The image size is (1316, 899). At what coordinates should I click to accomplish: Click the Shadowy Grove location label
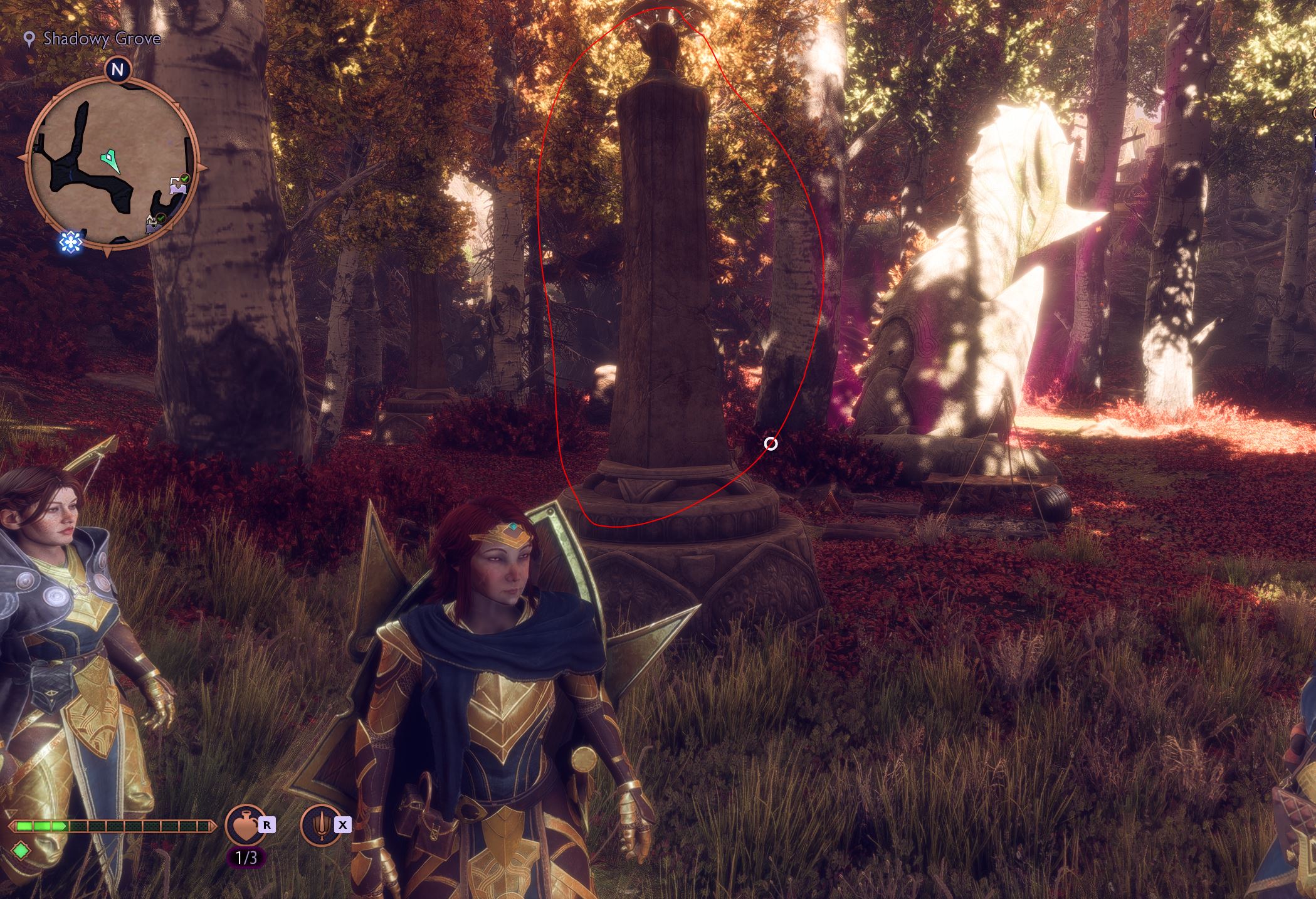[x=102, y=39]
